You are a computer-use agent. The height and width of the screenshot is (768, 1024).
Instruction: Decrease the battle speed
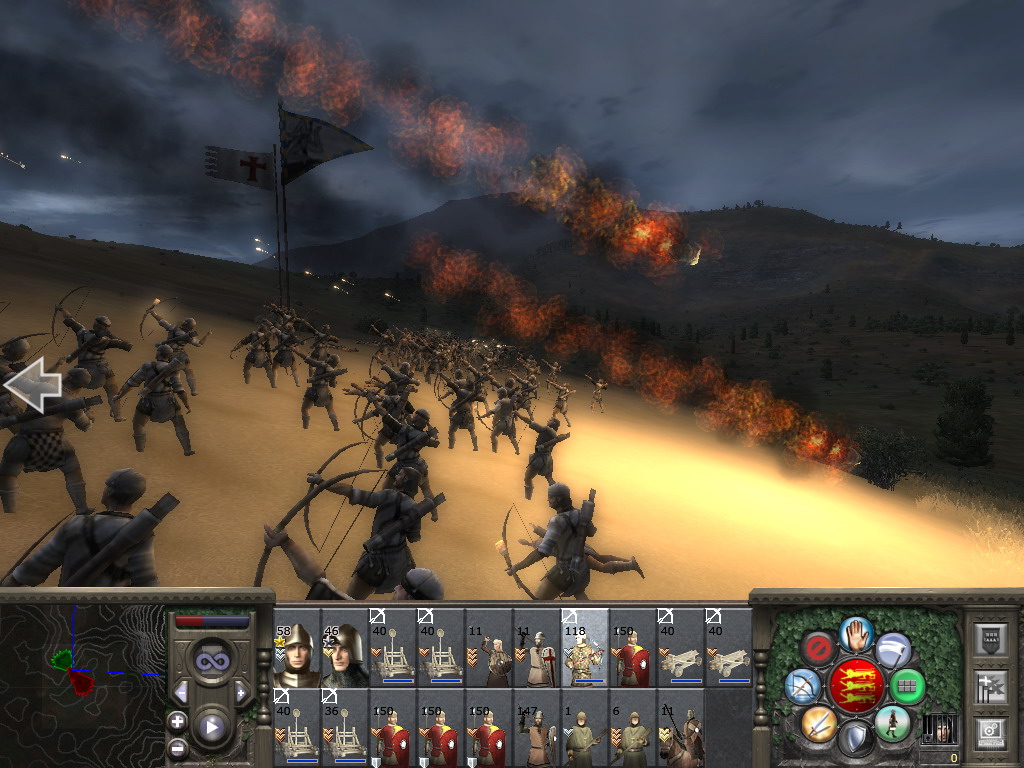point(181,692)
